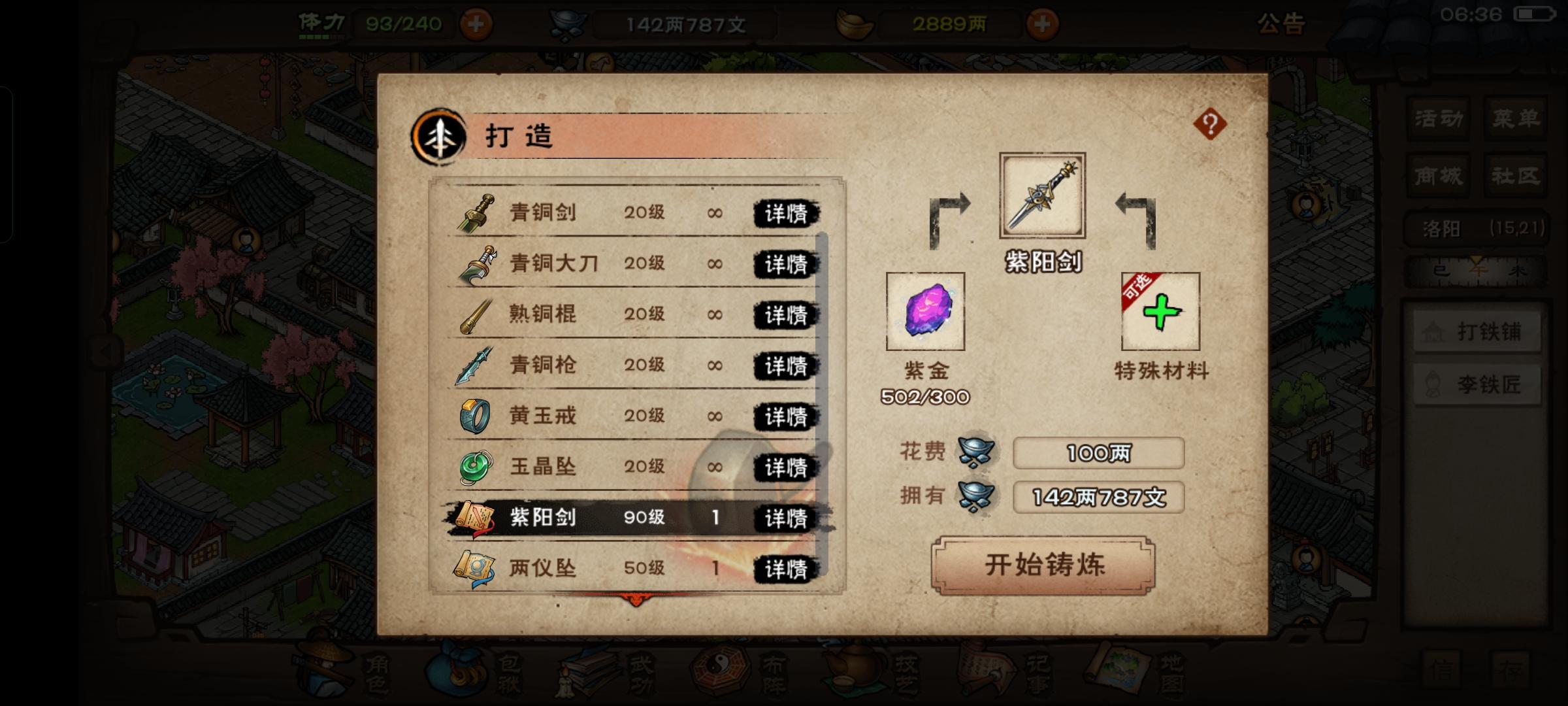Viewport: 1568px width, 706px height.
Task: Talk to 李铁匠 the blacksmith
Action: [1477, 384]
